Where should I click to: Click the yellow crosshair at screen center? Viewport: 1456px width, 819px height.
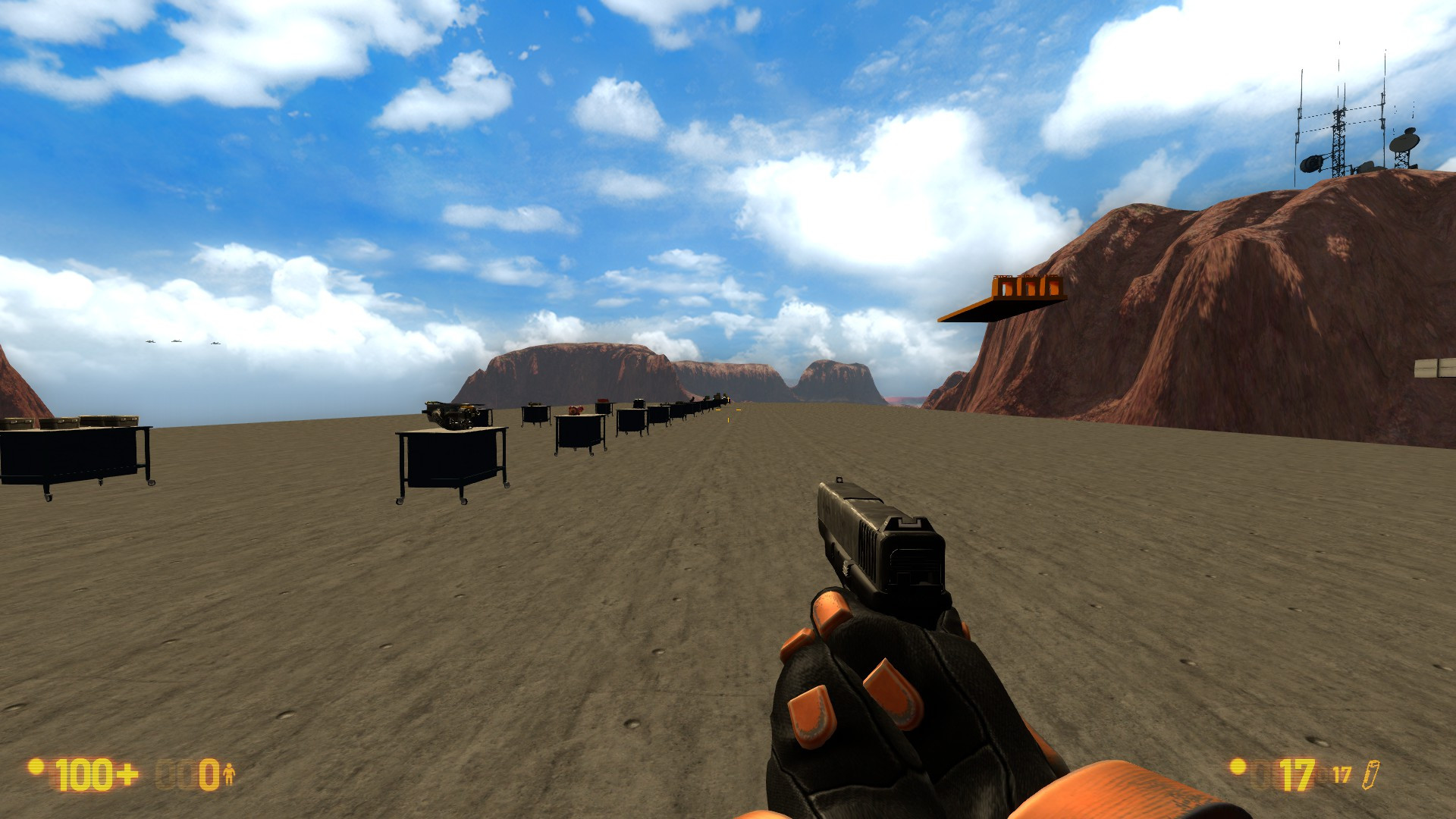[x=729, y=410]
